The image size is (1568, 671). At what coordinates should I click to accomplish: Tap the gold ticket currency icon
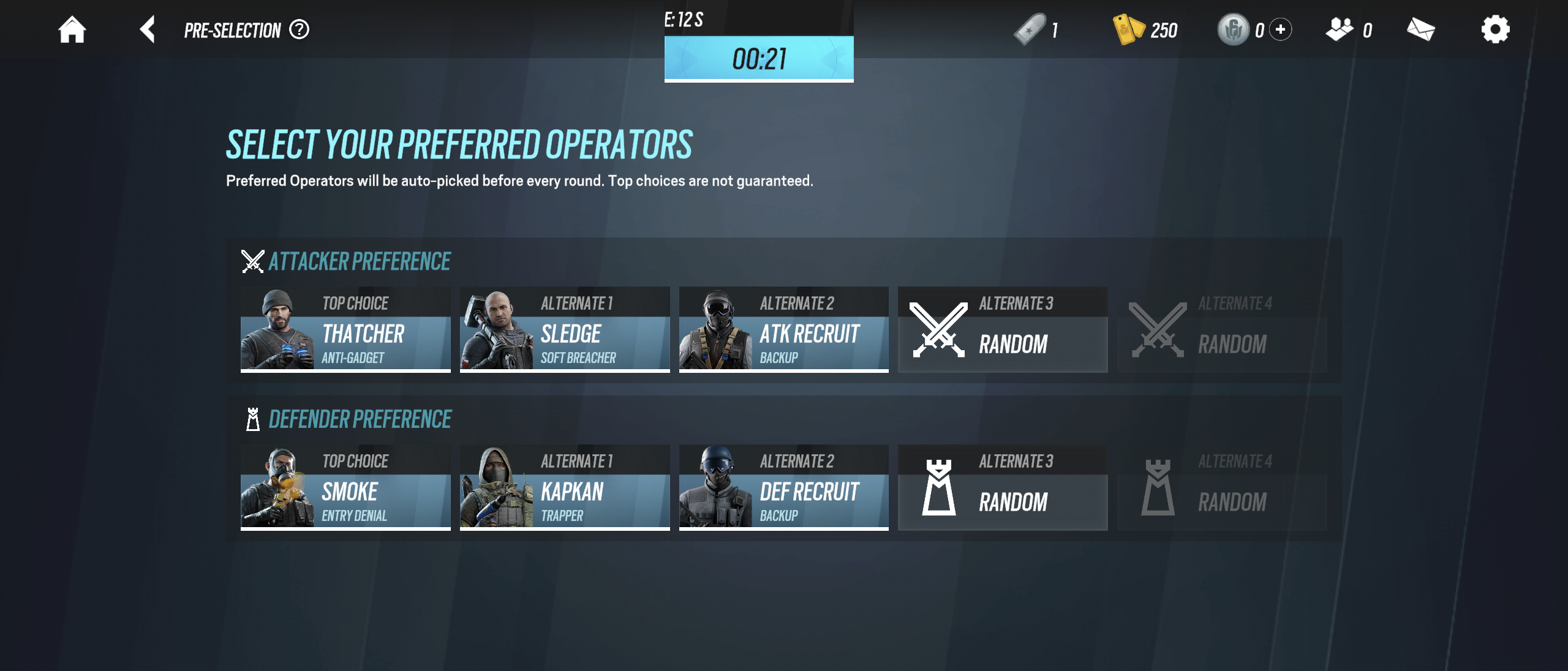point(1128,29)
